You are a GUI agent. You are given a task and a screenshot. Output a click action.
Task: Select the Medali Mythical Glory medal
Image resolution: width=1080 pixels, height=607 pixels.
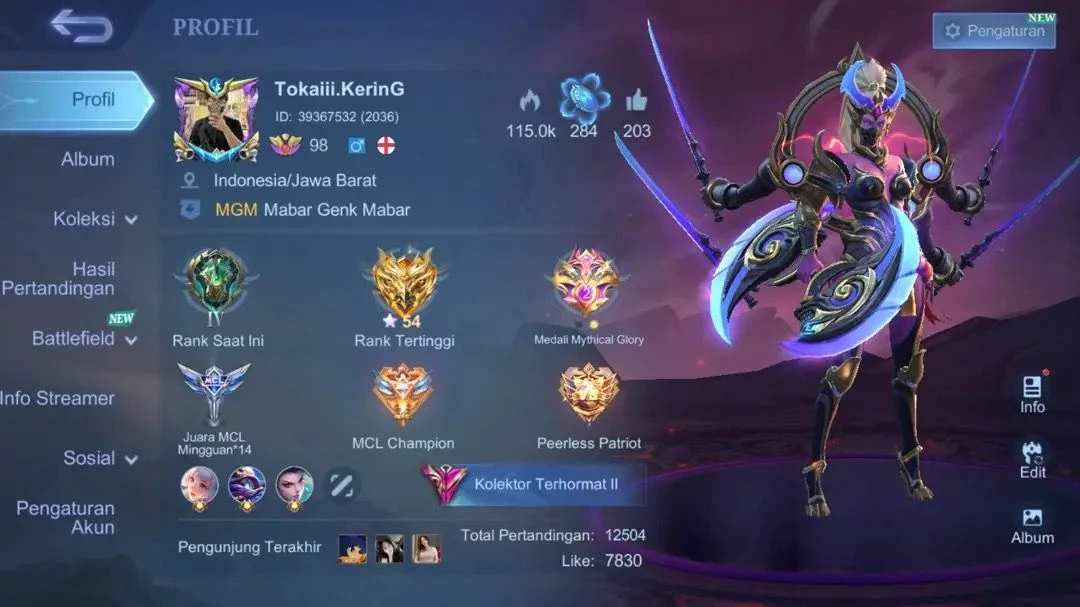[x=588, y=285]
